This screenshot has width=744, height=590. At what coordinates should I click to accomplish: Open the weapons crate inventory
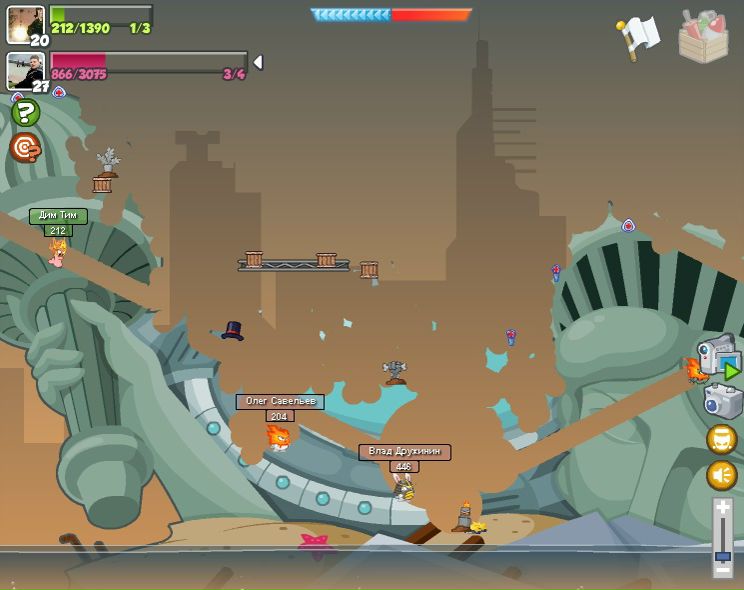[704, 36]
